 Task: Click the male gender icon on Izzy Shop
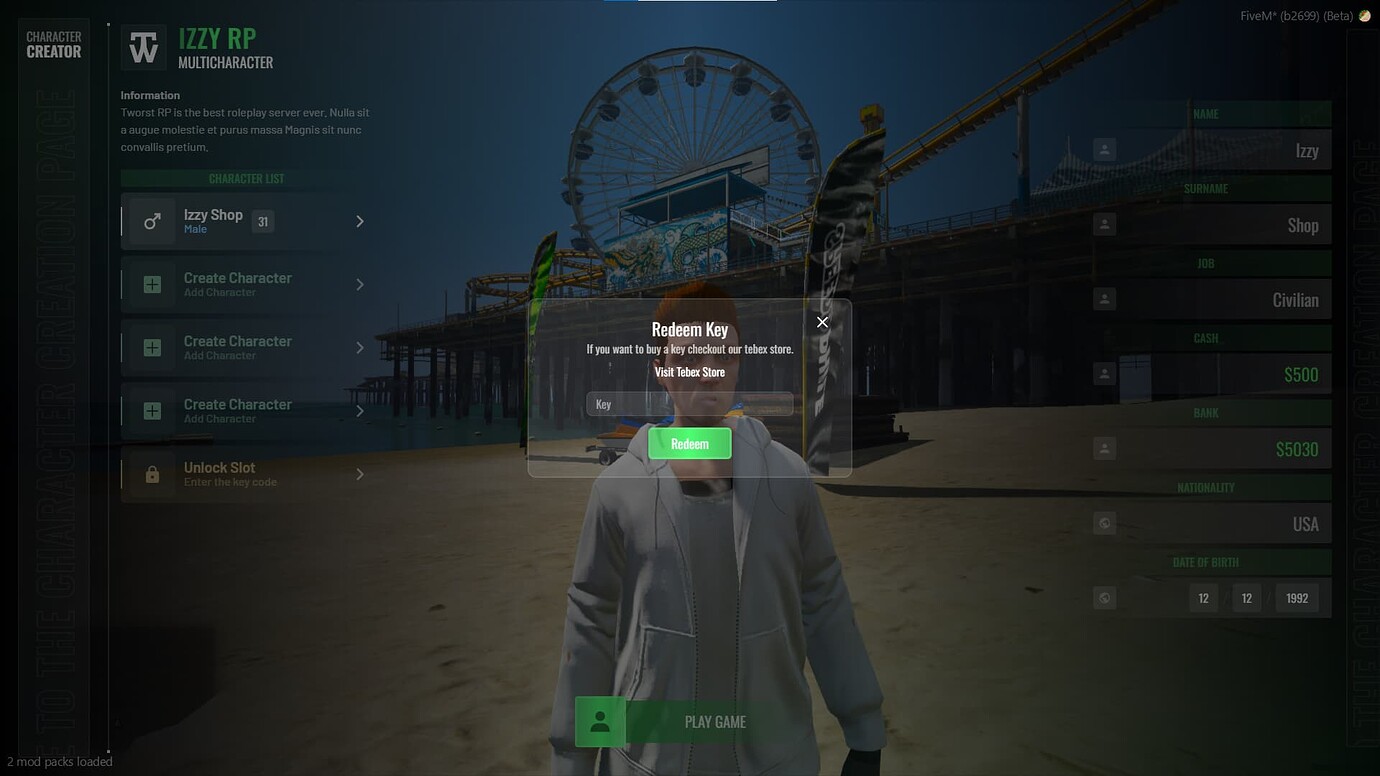coord(152,220)
